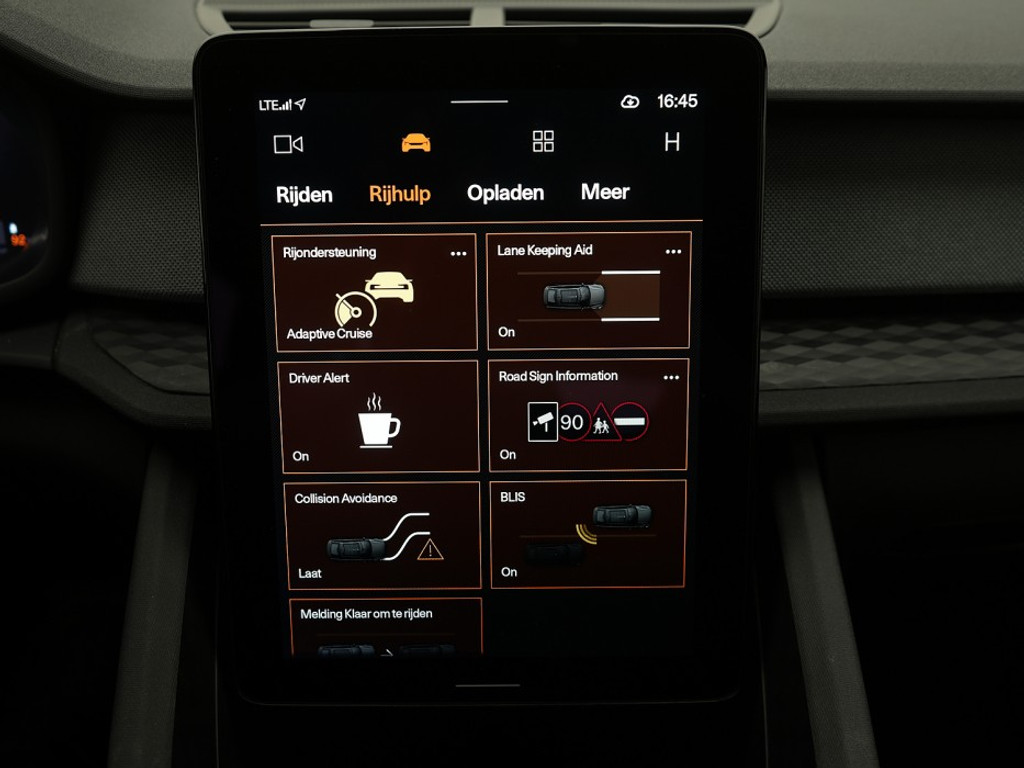
Task: Select the Rijhulp tab
Action: [x=399, y=194]
